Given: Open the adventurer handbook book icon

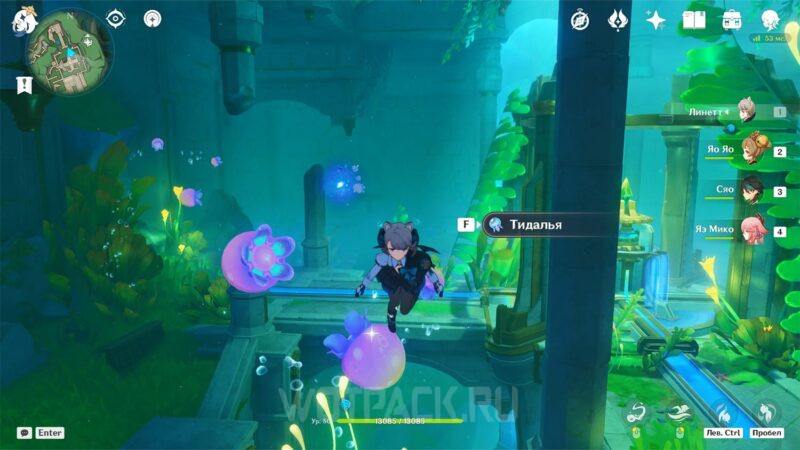Looking at the screenshot, I should pyautogui.click(x=694, y=20).
